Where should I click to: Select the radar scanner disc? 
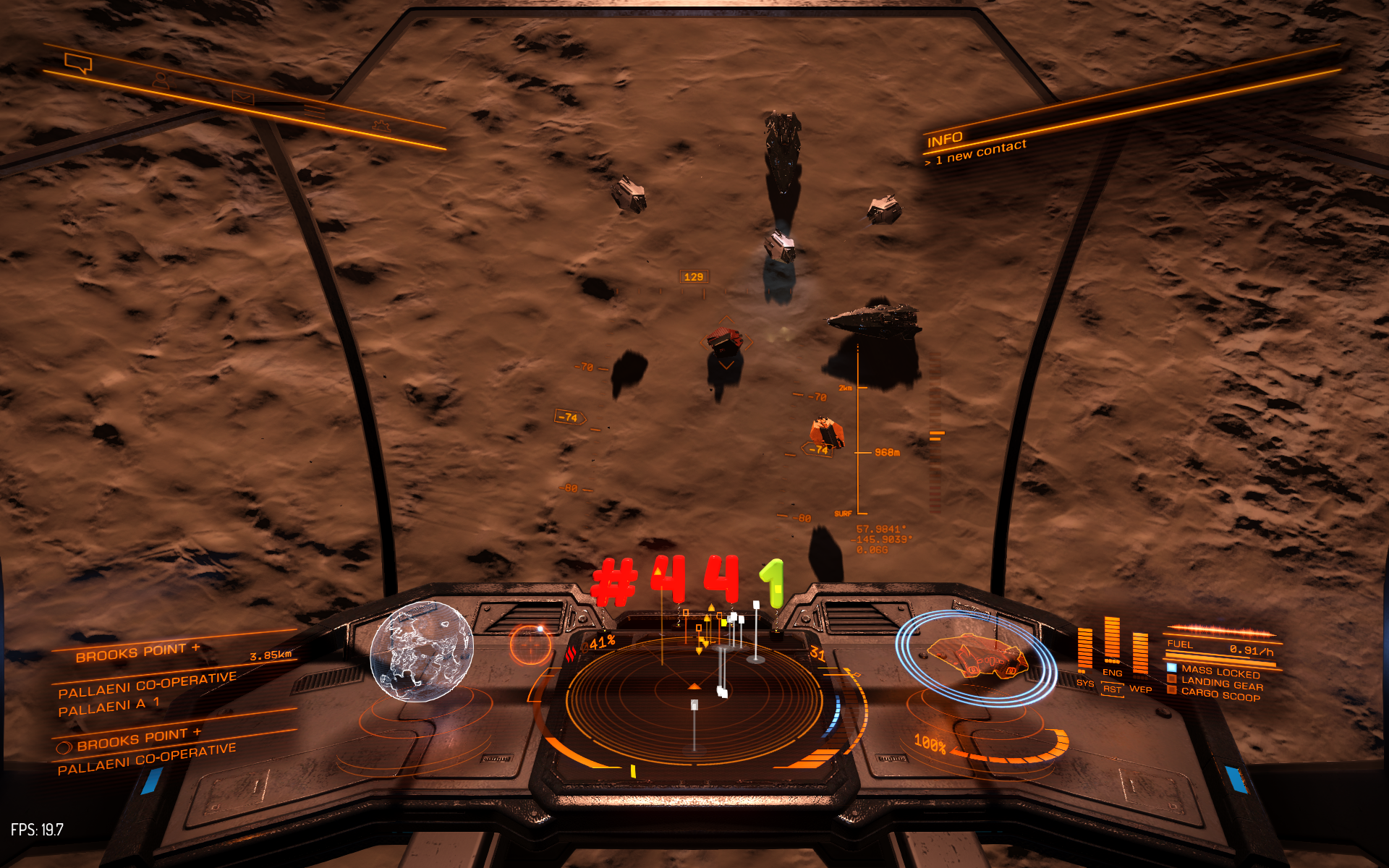pyautogui.click(x=694, y=698)
